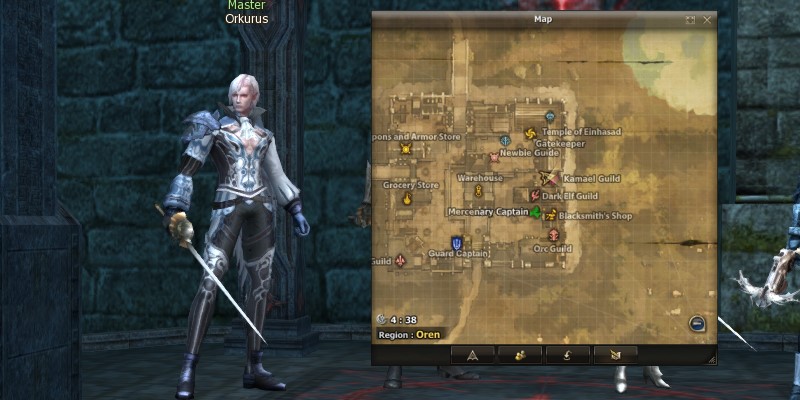Select the Newbie Guide marker
Viewport: 800px width, 400px height.
tap(493, 157)
